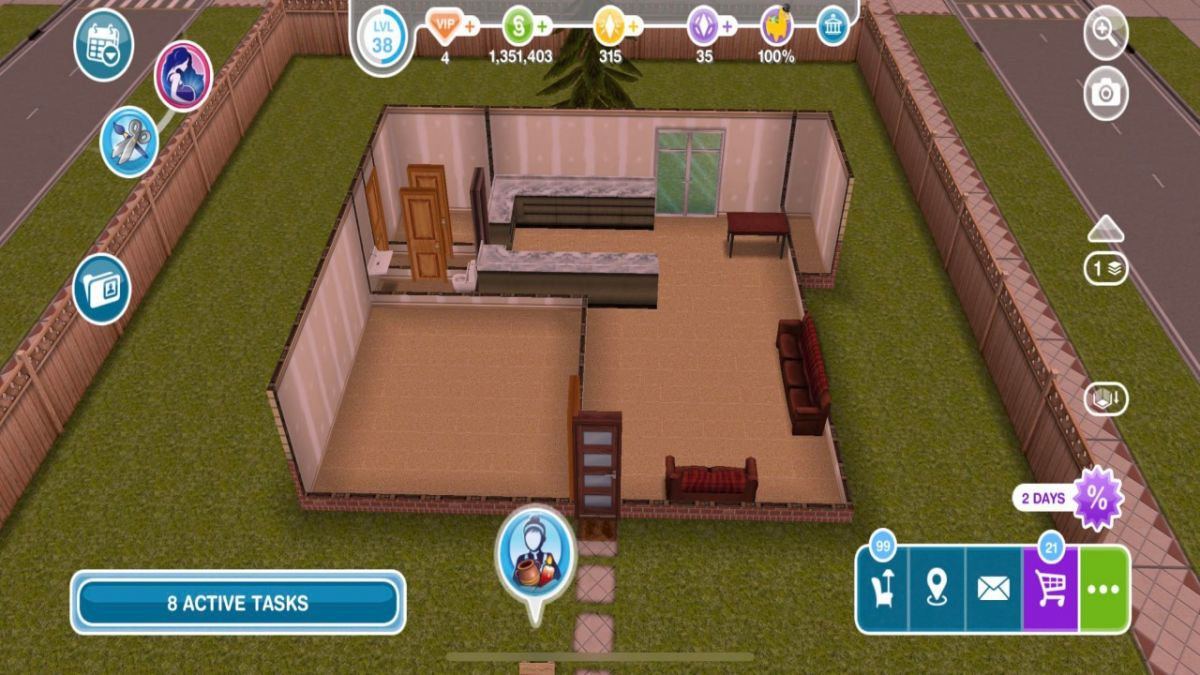The width and height of the screenshot is (1200, 675).
Task: Open the calendar events icon
Action: pyautogui.click(x=103, y=45)
